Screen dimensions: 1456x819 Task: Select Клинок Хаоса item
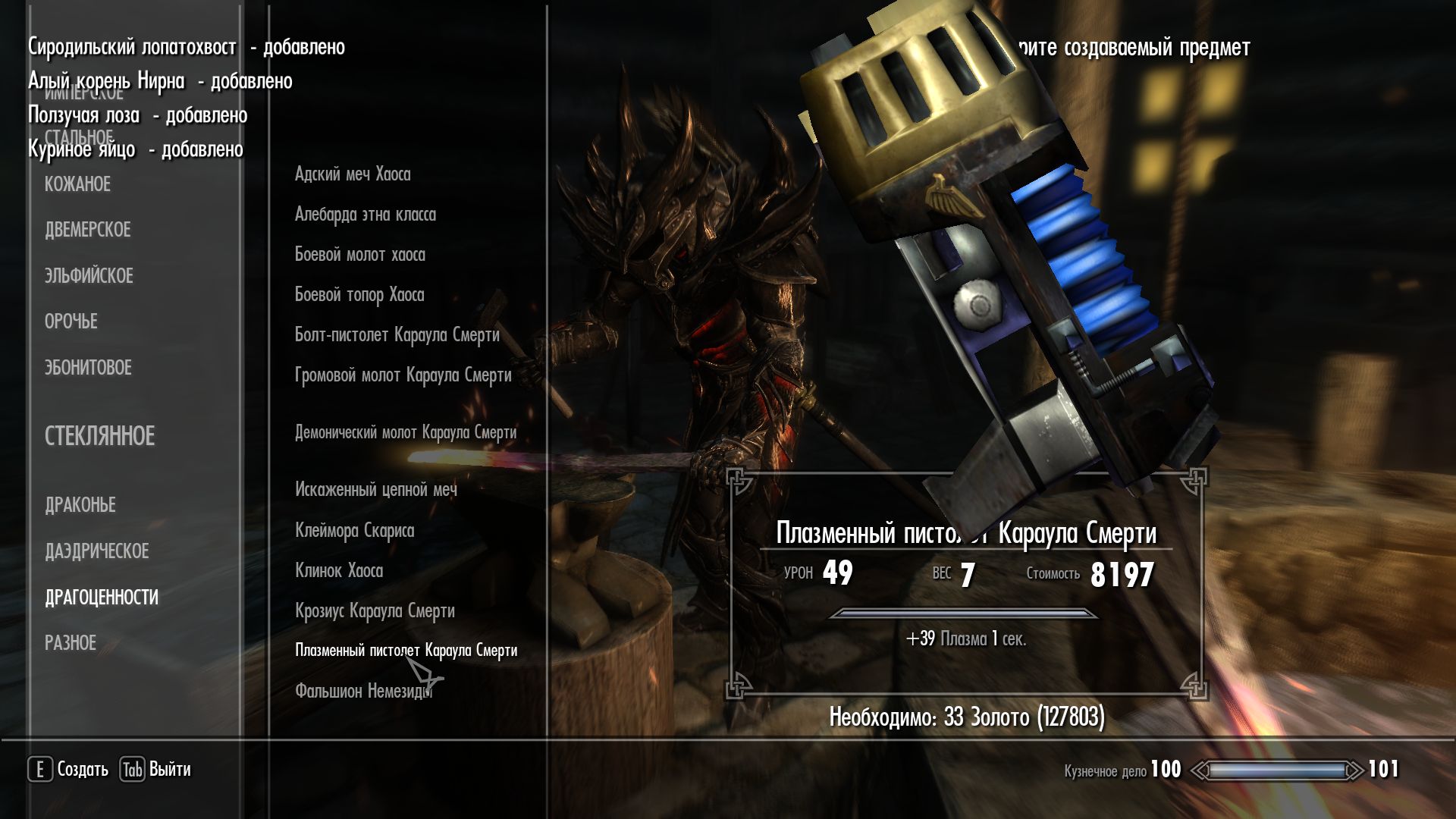point(339,571)
